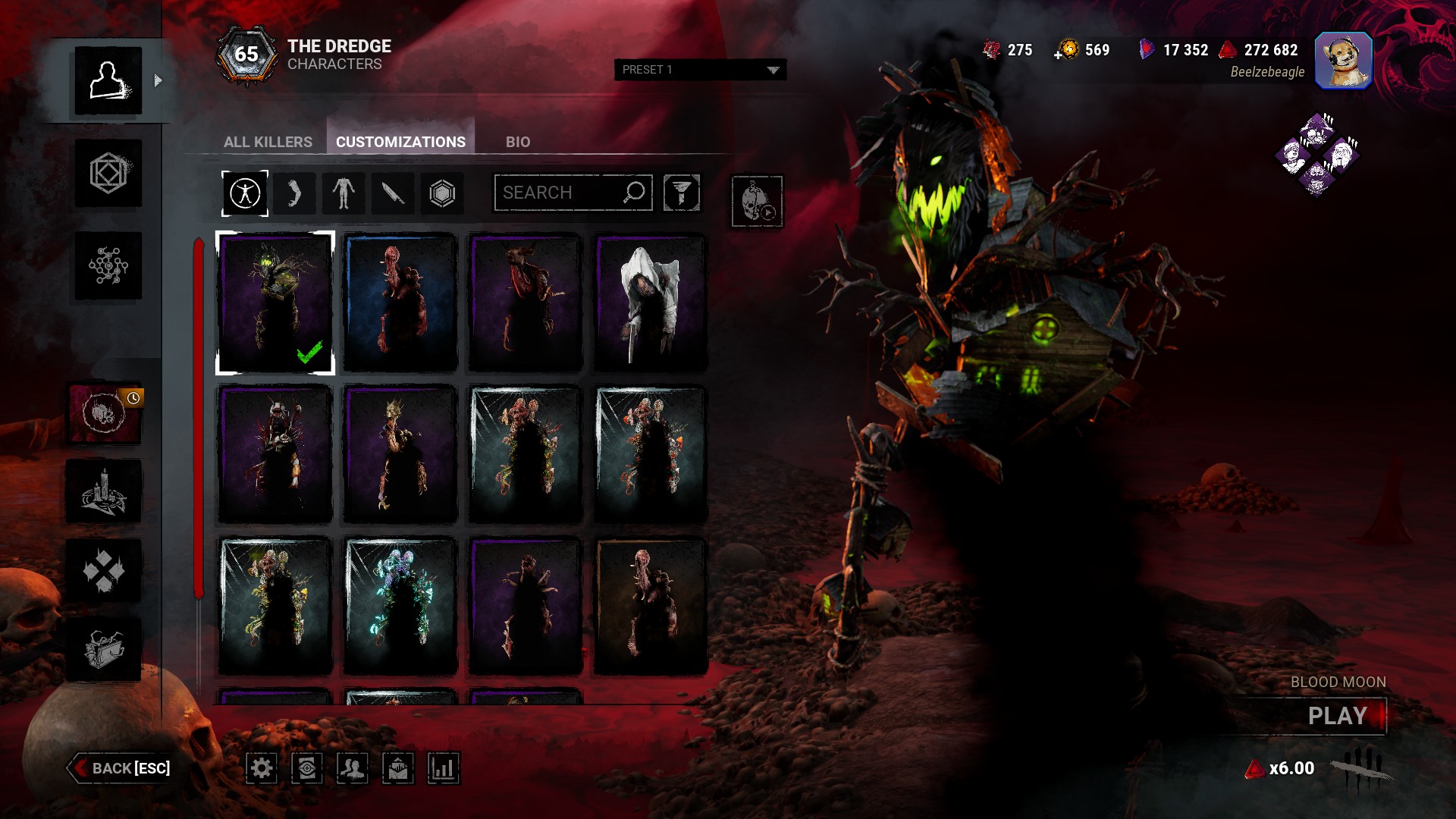The height and width of the screenshot is (819, 1456).
Task: Switch to the ALL KILLERS tab
Action: (x=268, y=142)
